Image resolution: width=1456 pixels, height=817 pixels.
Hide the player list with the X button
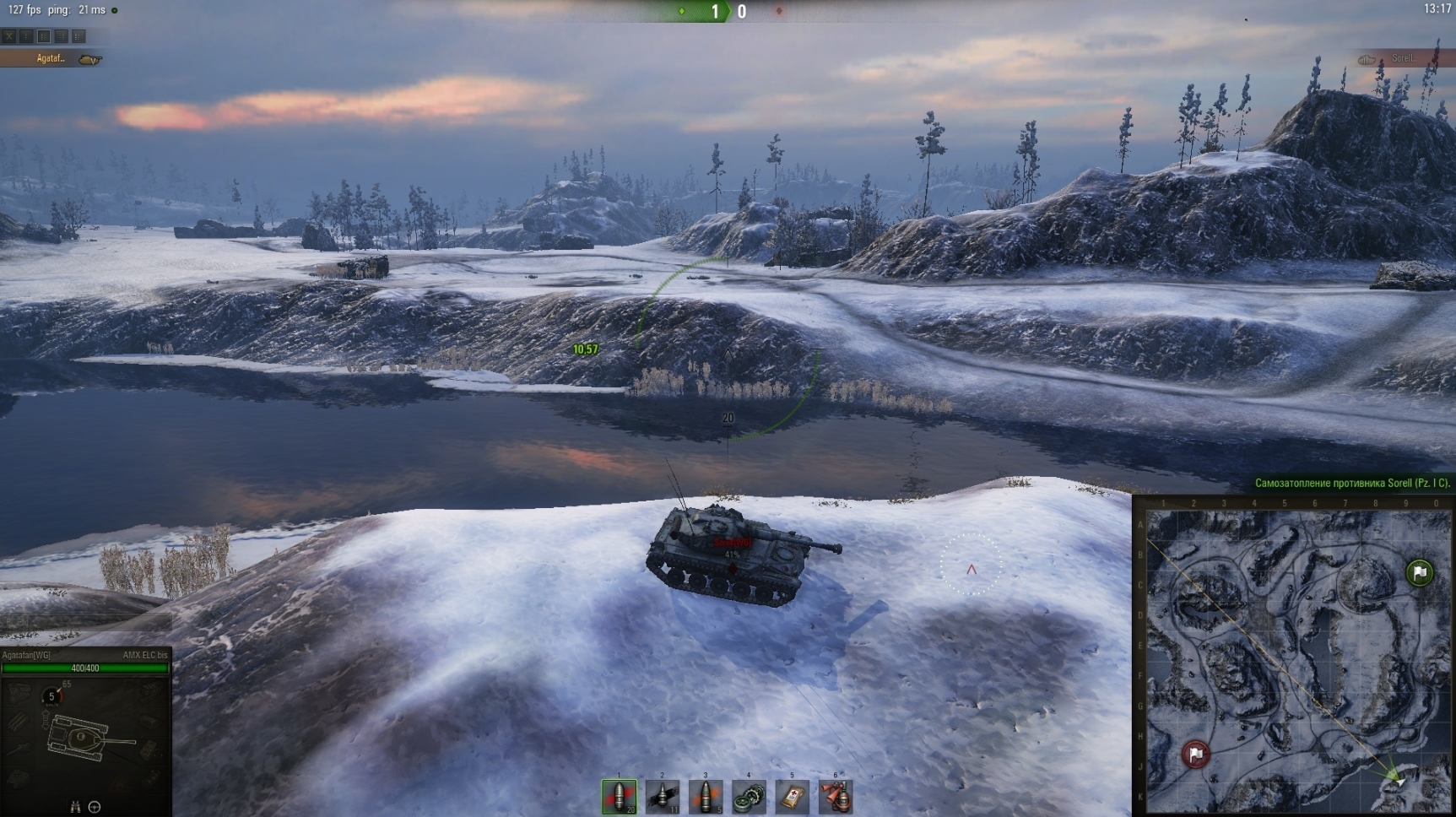click(8, 36)
